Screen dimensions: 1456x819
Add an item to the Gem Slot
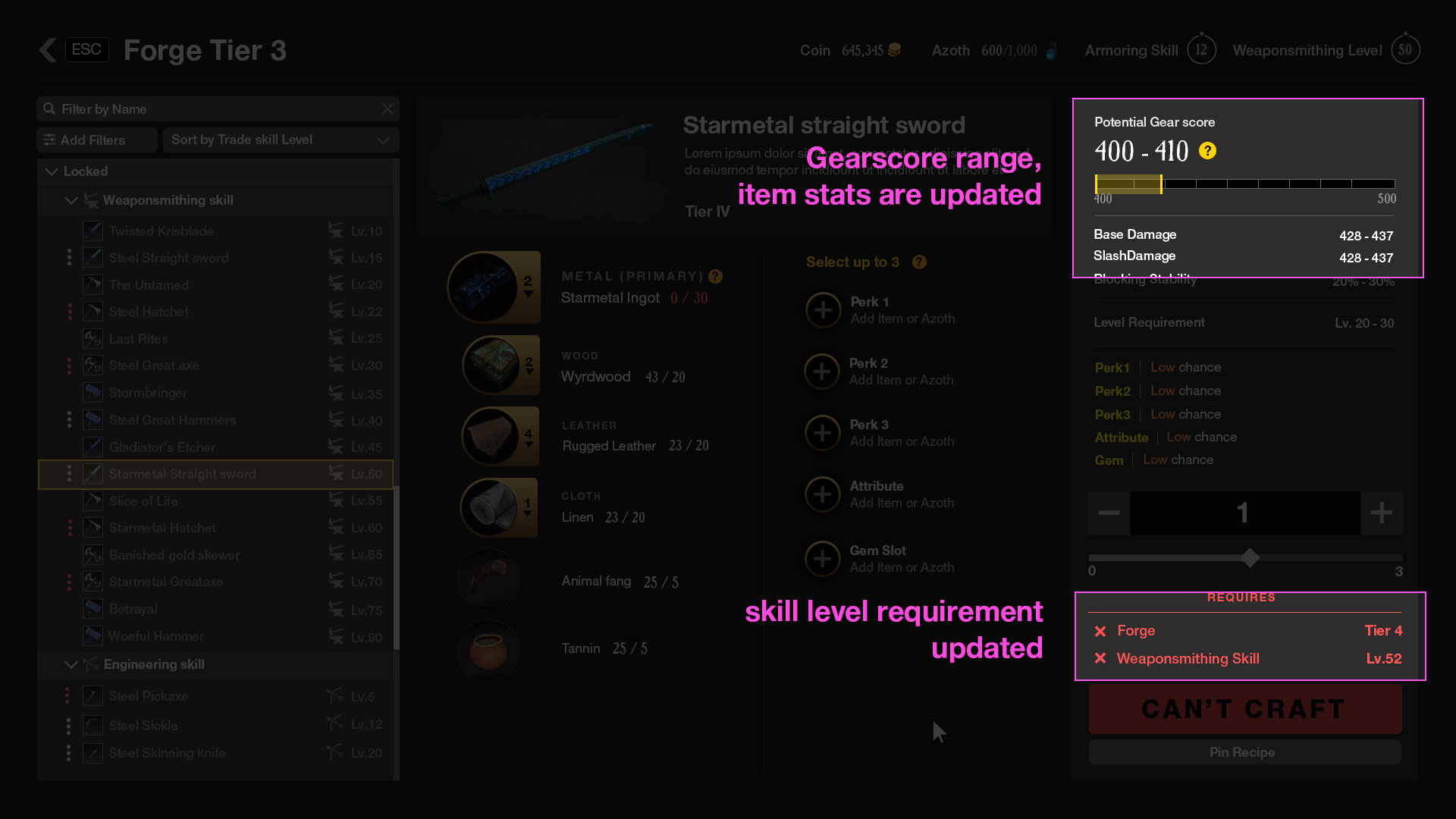pos(823,559)
